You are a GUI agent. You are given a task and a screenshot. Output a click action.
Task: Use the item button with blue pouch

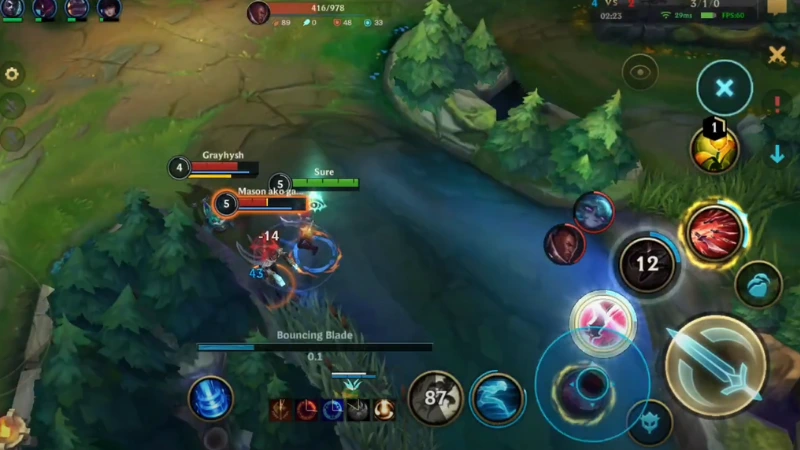point(758,284)
